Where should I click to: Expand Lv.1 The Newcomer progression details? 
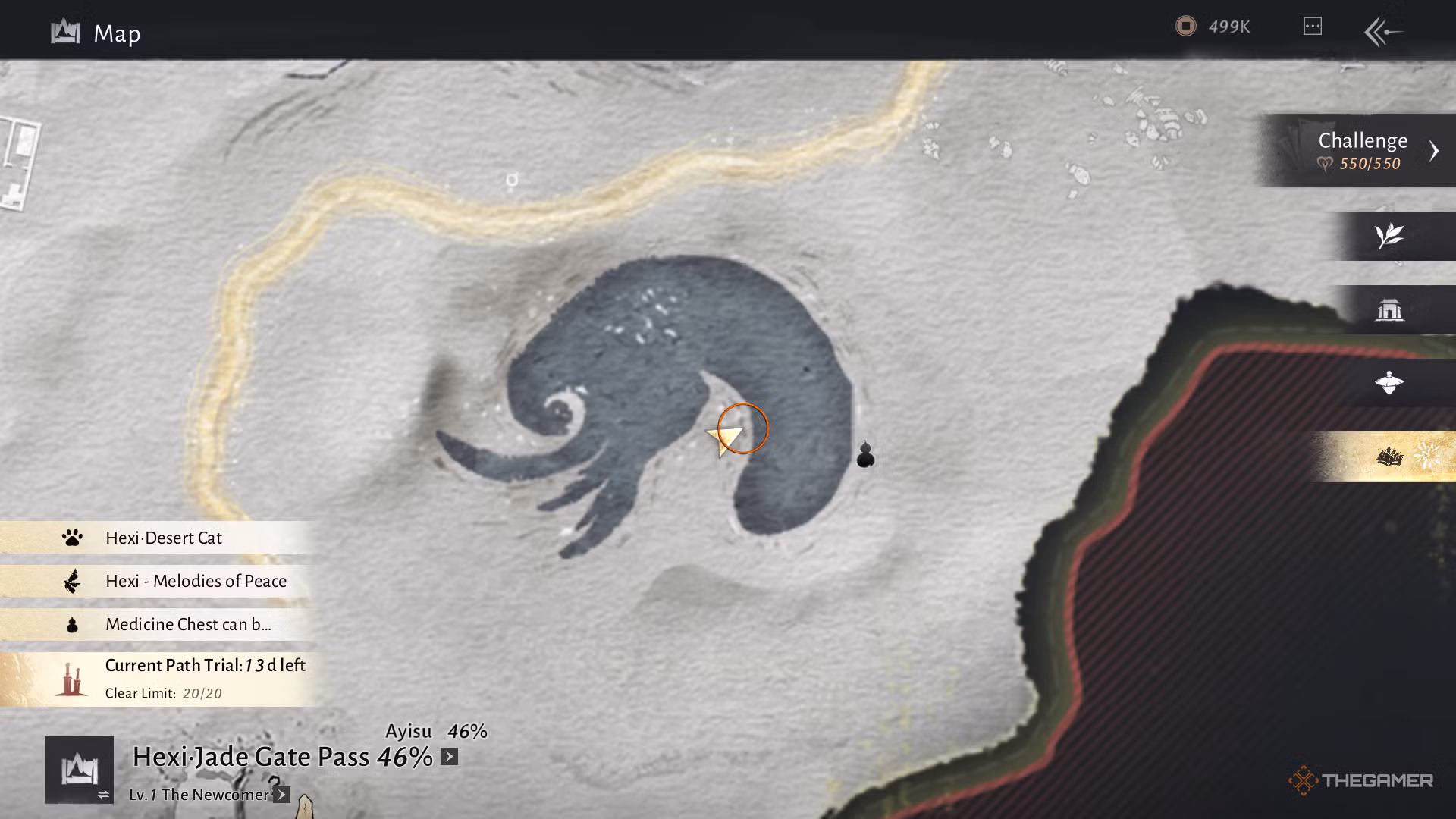[281, 795]
